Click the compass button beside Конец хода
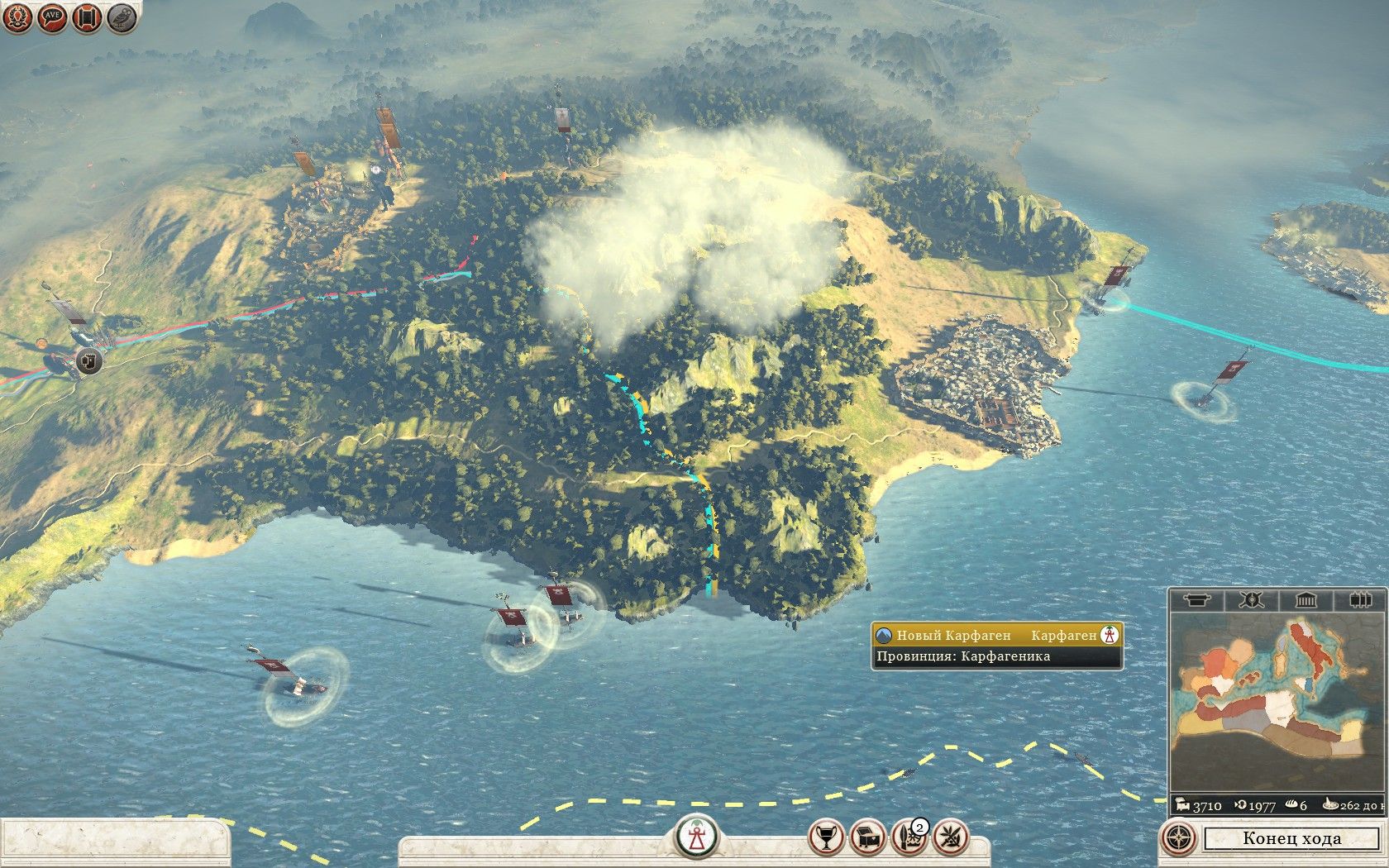The width and height of the screenshot is (1389, 868). [1179, 838]
